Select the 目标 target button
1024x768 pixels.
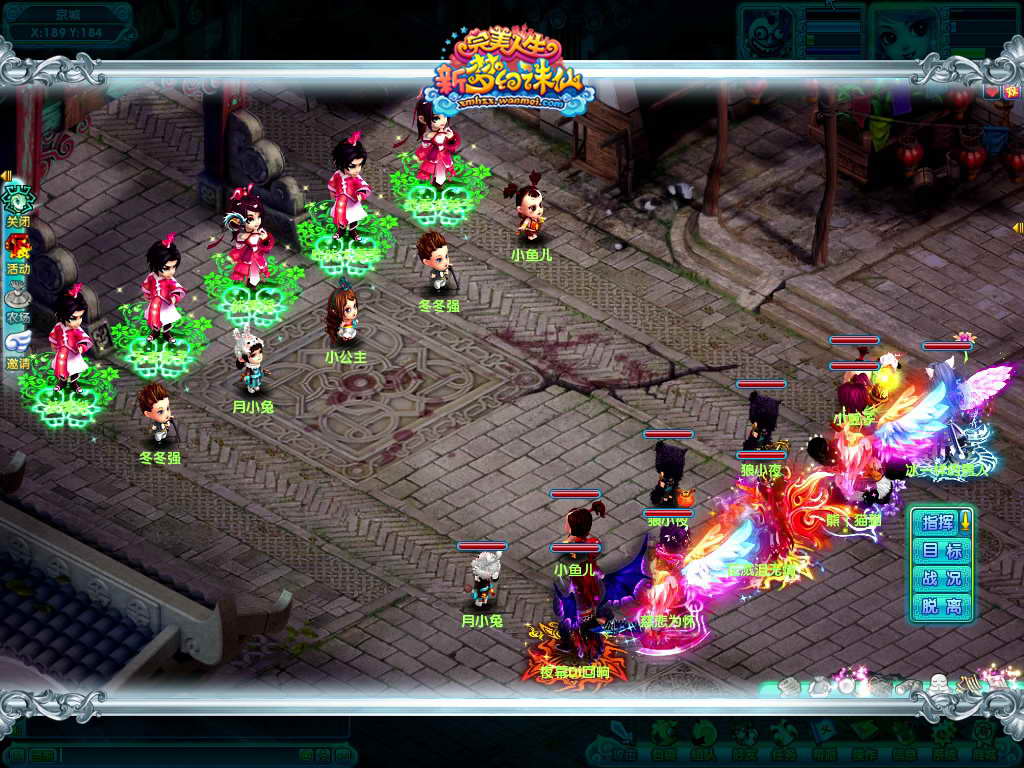941,551
